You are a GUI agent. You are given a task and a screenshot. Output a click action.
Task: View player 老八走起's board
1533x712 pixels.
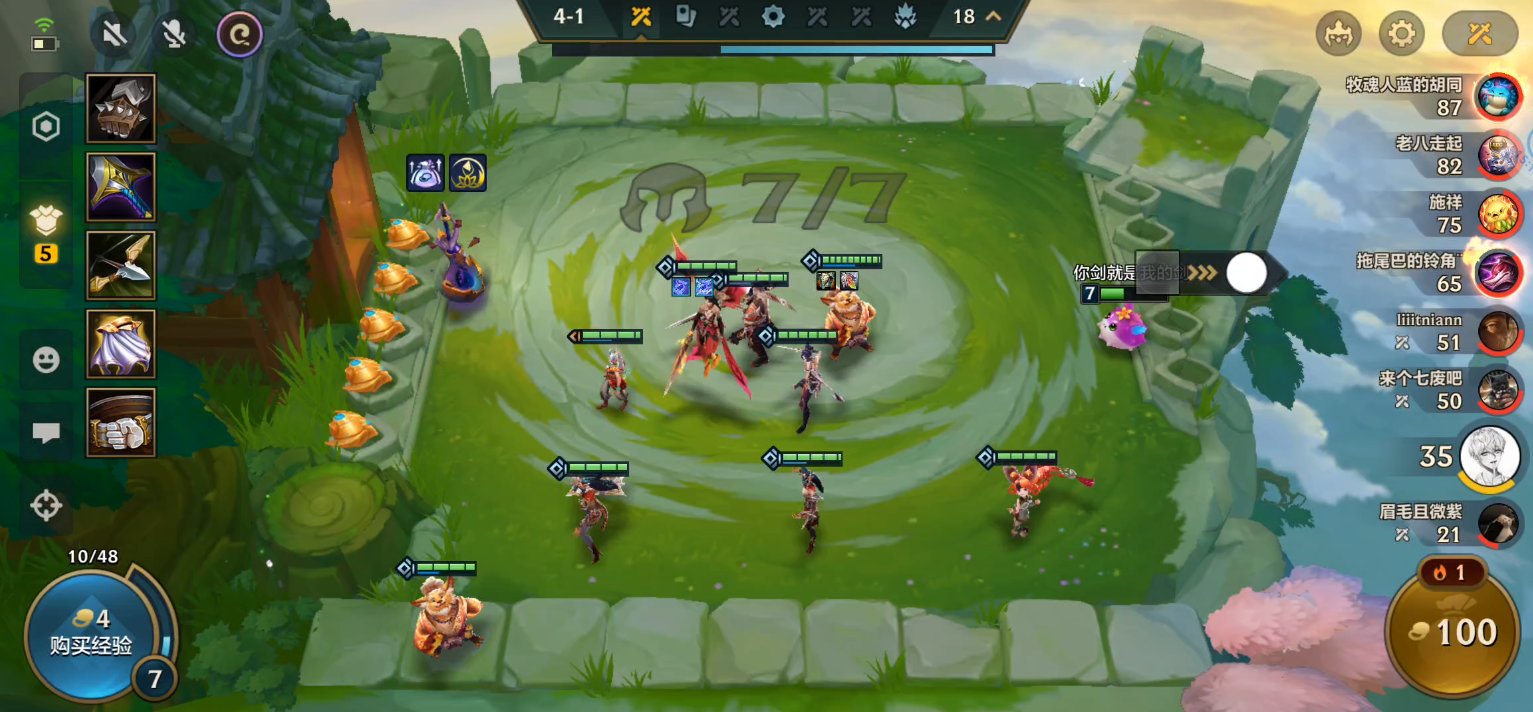tap(1498, 155)
